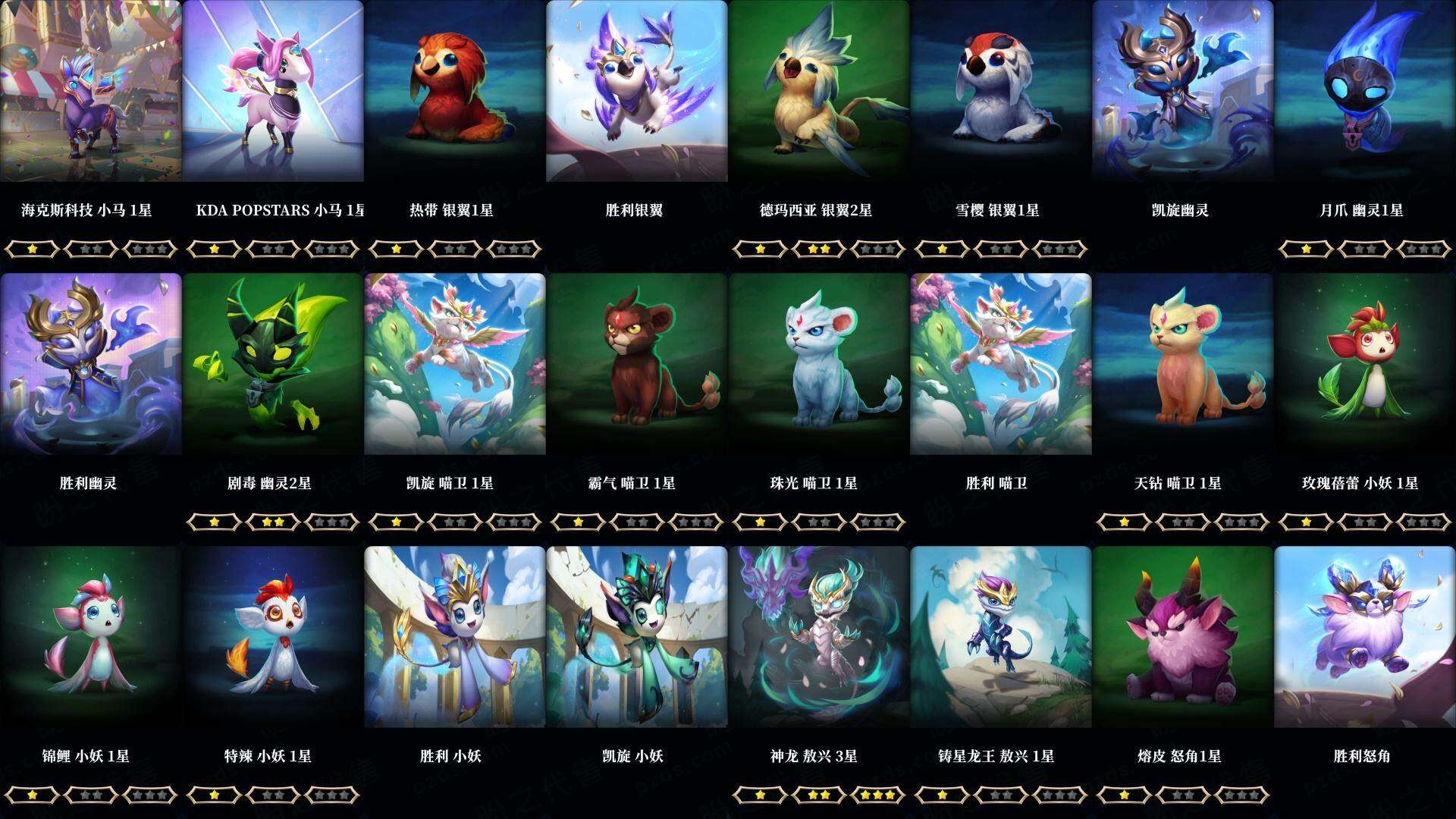Select the 珠光喵卫 white cat icon
Screen dimensions: 1456x819
[x=819, y=364]
